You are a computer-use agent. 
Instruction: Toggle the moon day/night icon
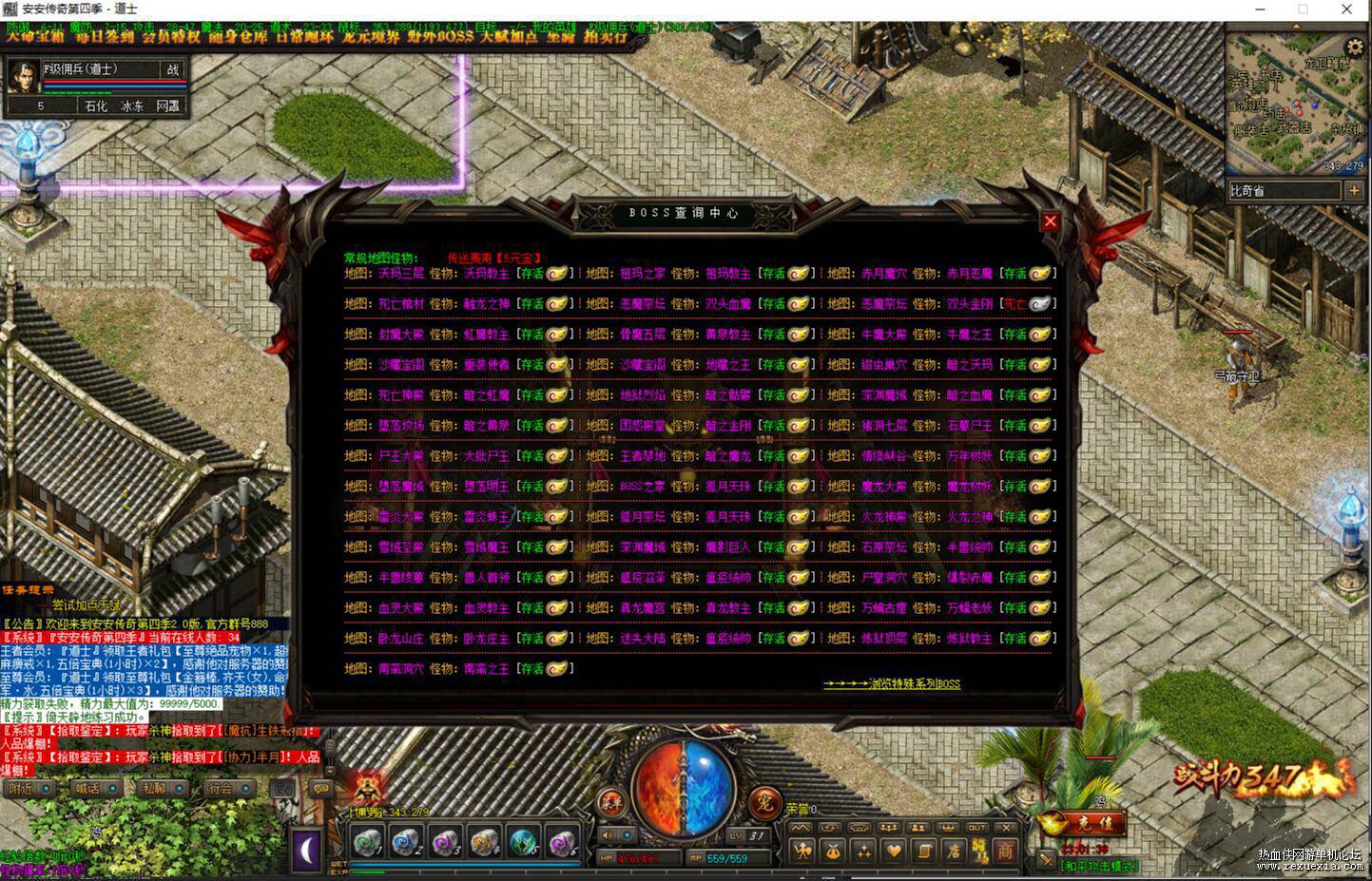coord(306,847)
